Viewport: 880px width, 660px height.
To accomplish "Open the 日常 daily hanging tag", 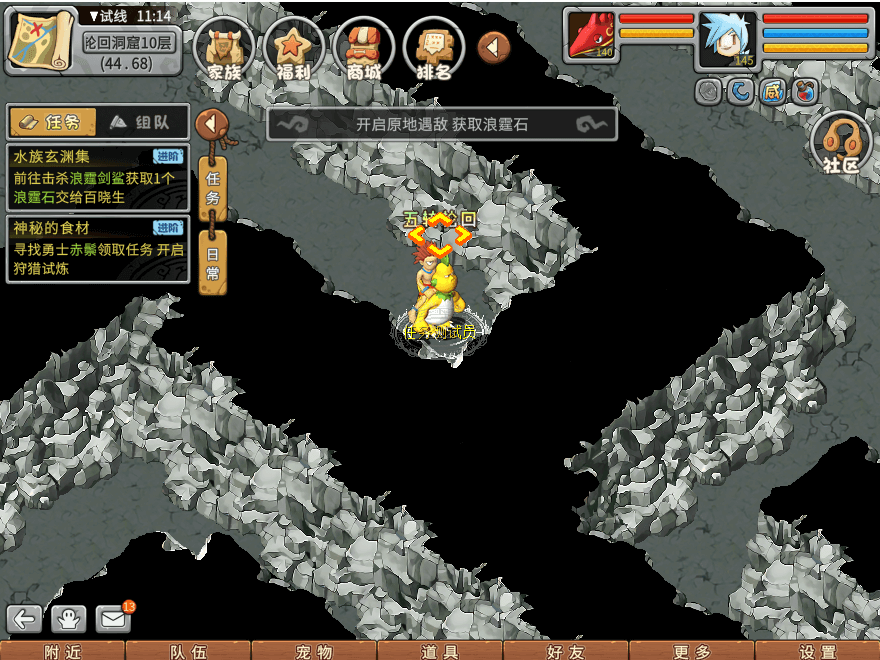I will (x=213, y=262).
